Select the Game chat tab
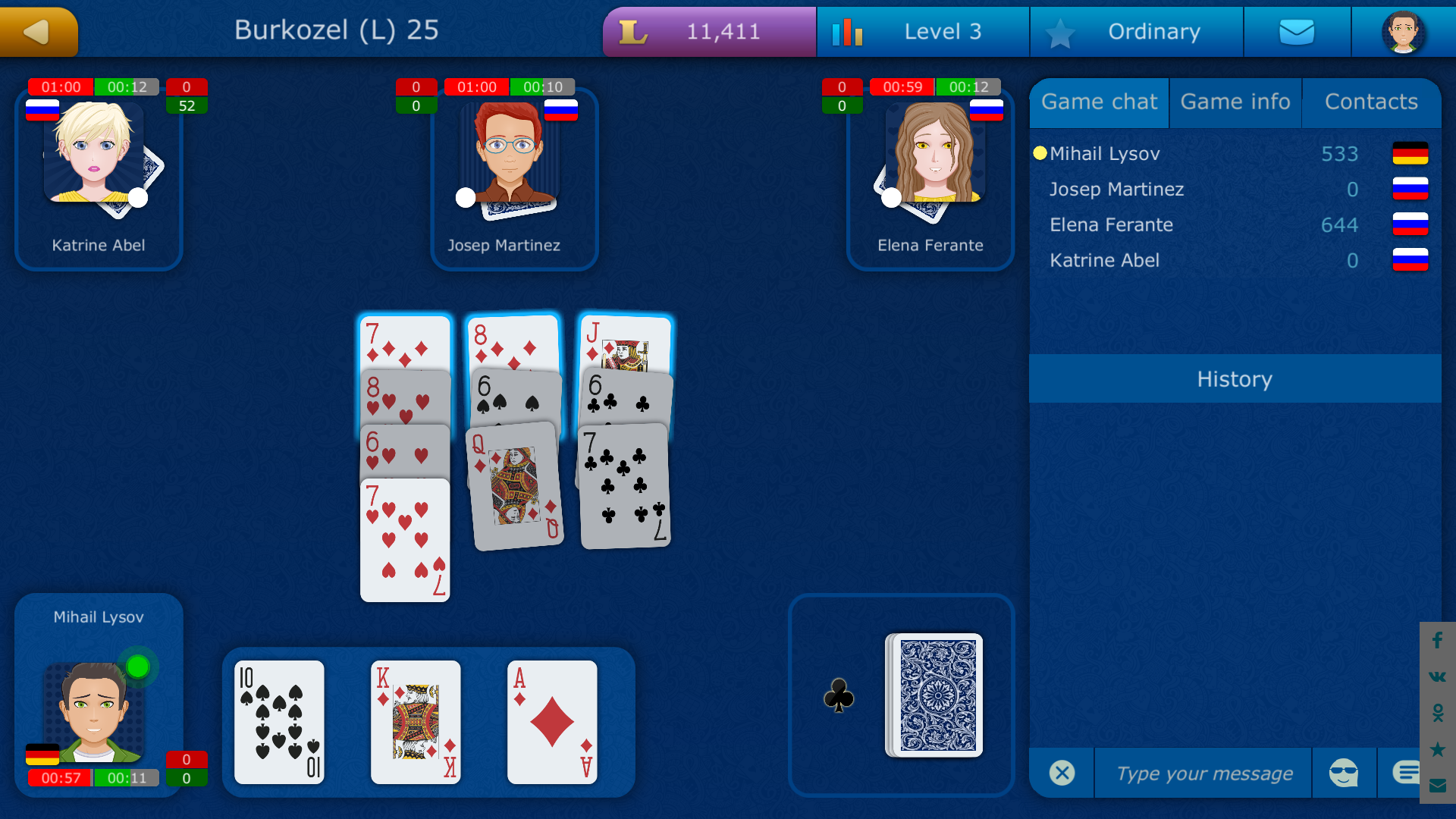The height and width of the screenshot is (819, 1456). 1099,102
